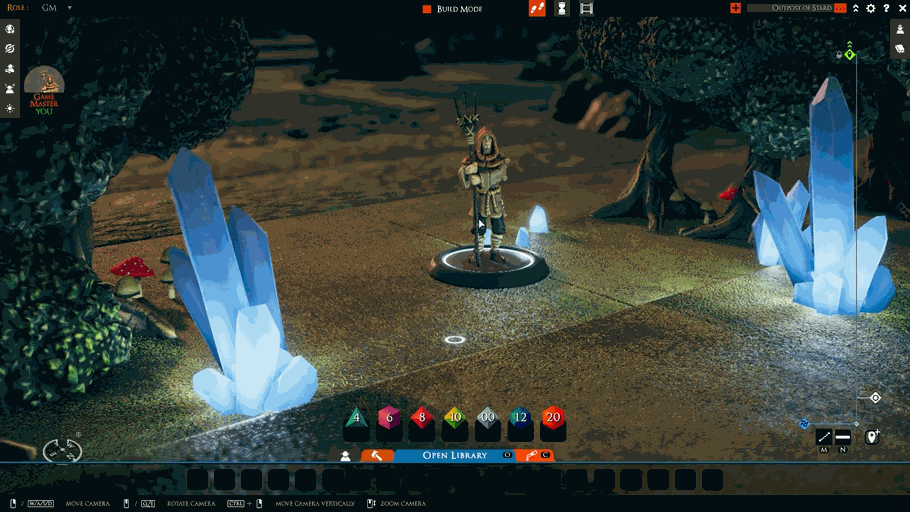Click the sun lighting icon in left sidebar
910x512 pixels.
pyautogui.click(x=10, y=107)
